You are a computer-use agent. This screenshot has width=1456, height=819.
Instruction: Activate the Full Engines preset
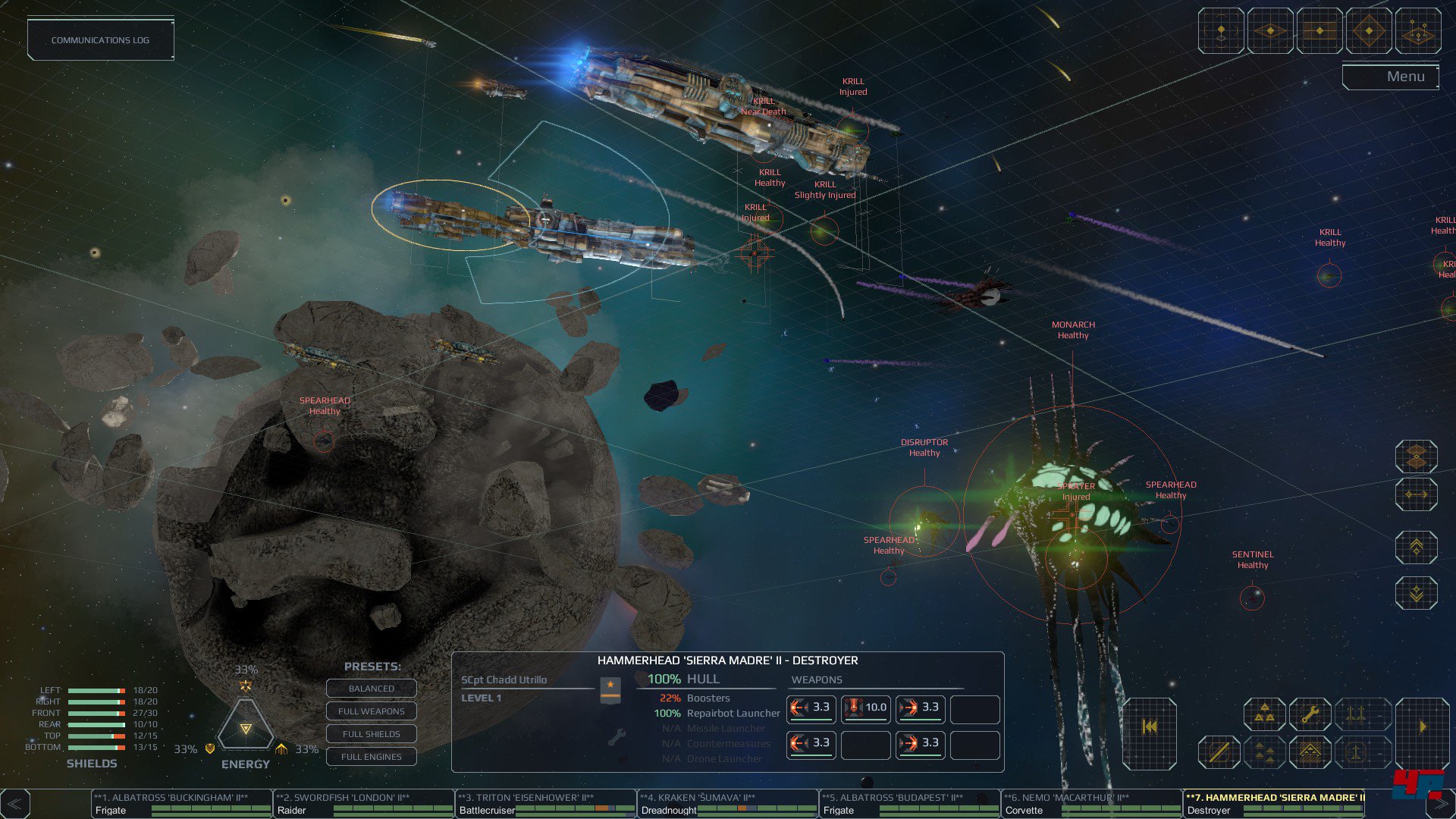tap(371, 757)
